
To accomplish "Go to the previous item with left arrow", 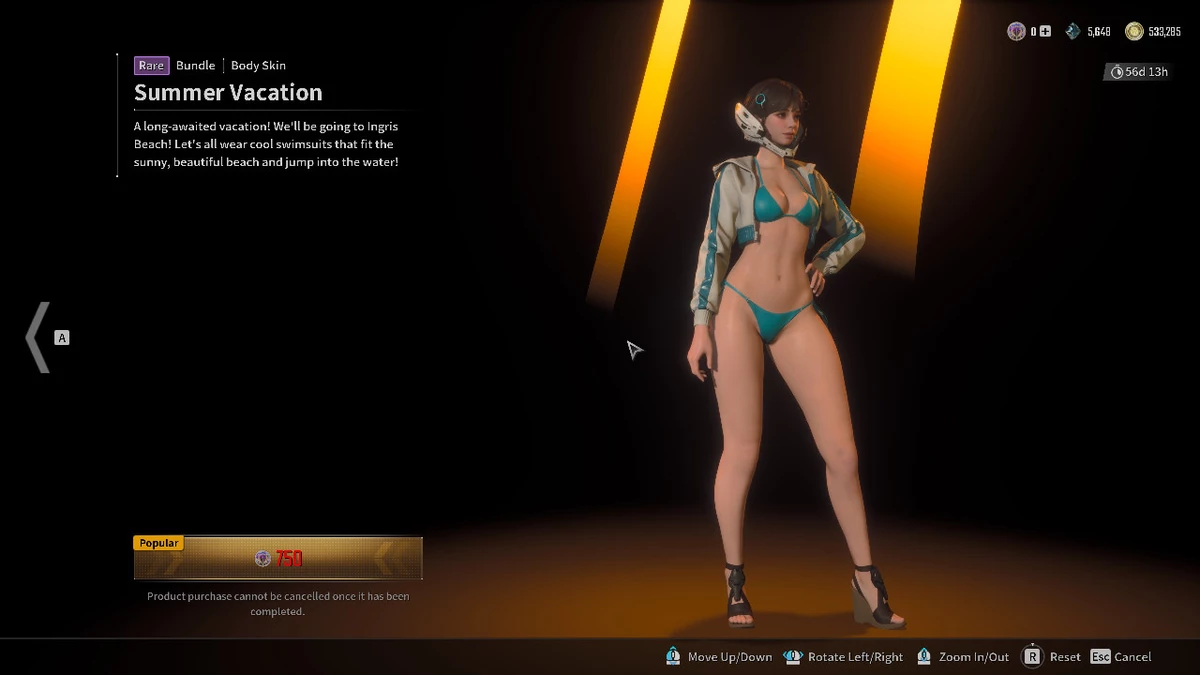I will point(38,338).
